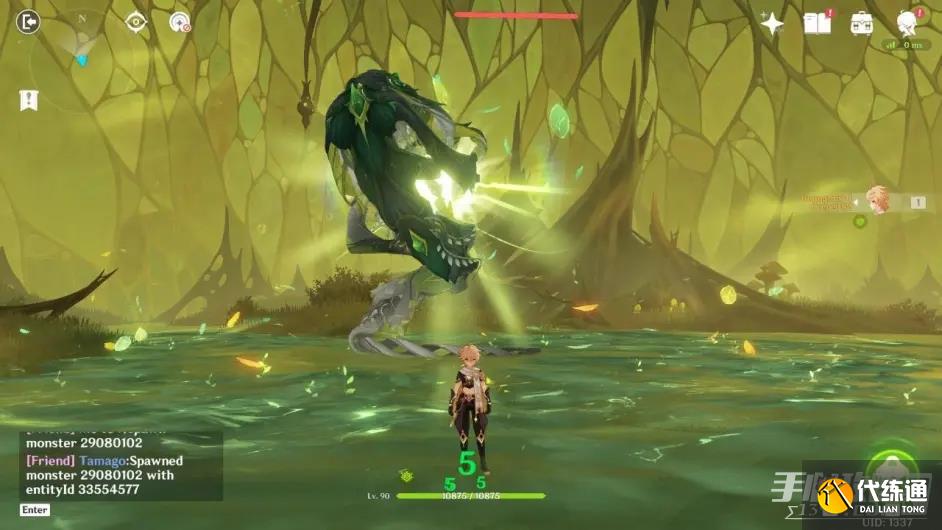Click the exit door icon

pyautogui.click(x=28, y=21)
